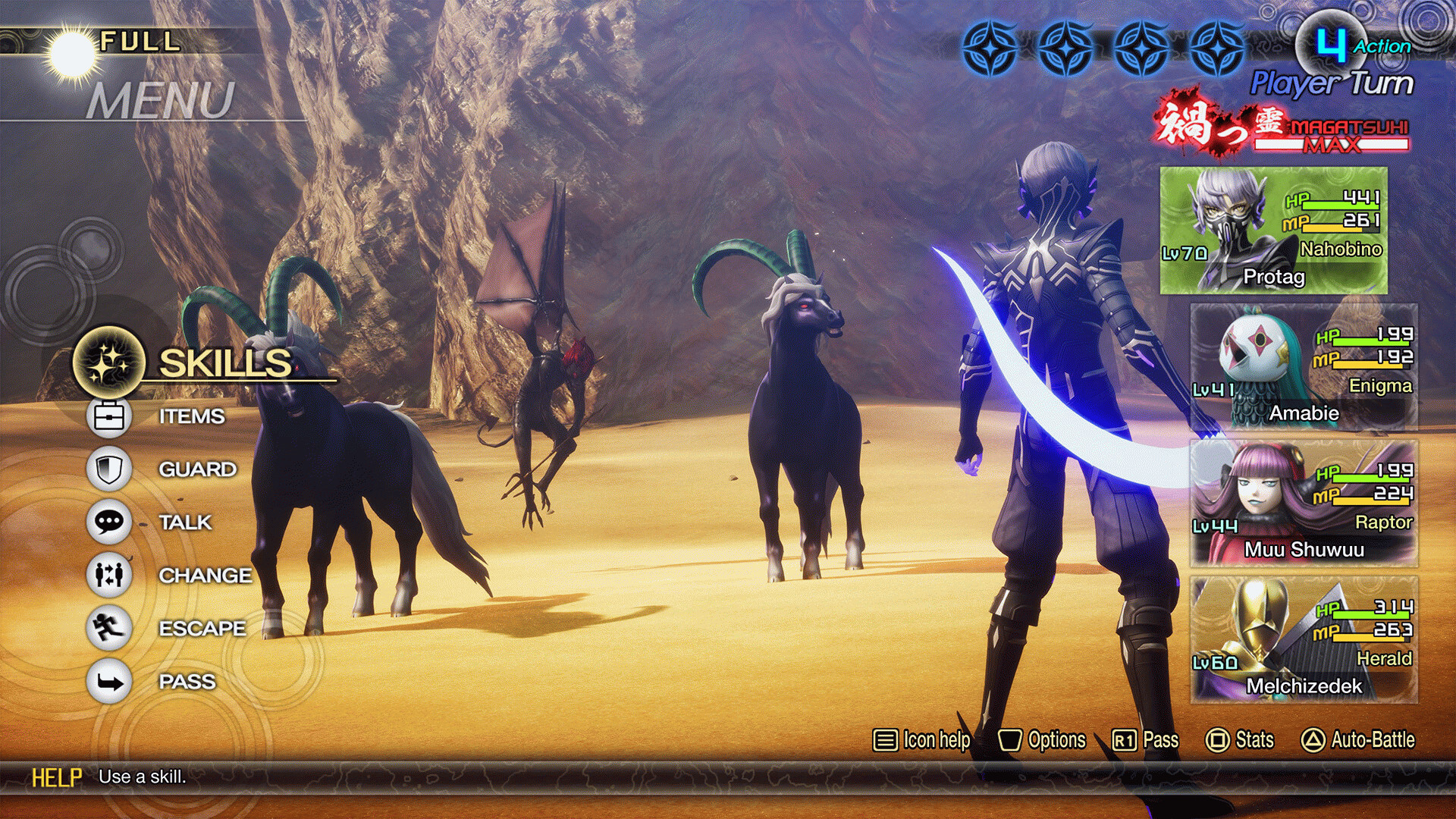Viewport: 1456px width, 819px height.
Task: Choose the Items command
Action: coord(190,416)
